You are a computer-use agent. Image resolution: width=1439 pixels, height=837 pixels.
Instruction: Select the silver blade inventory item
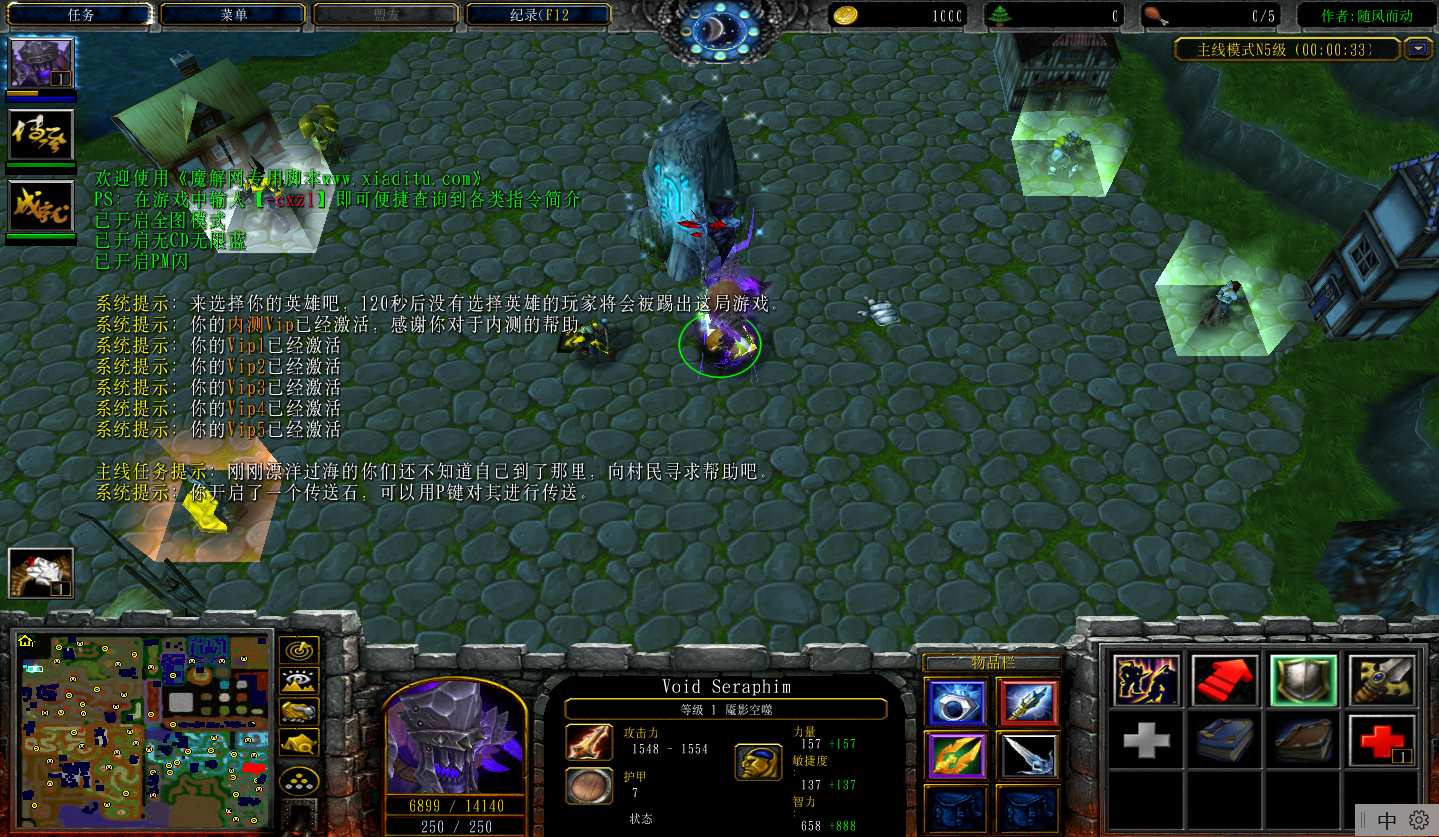1027,755
